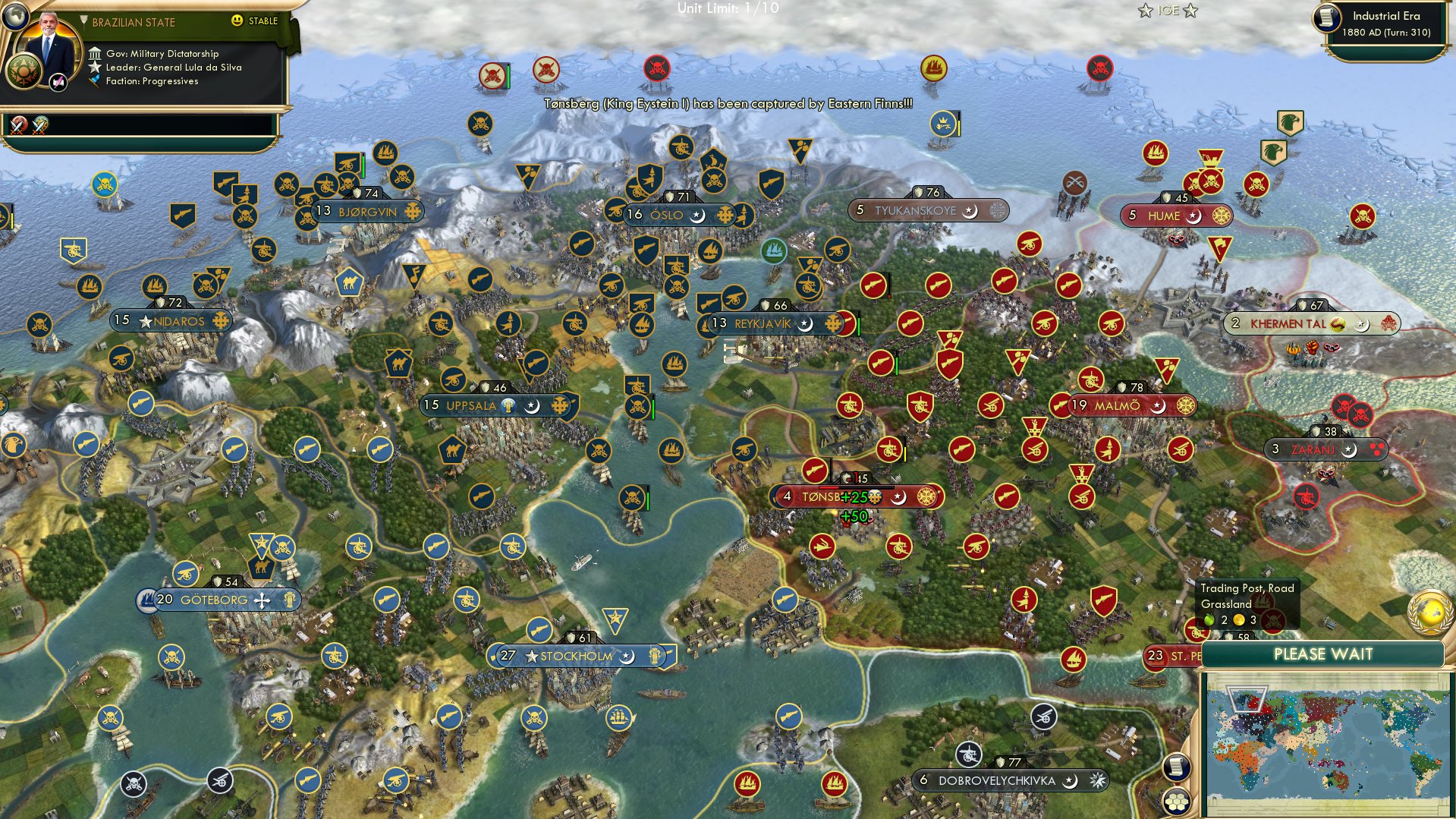Toggle the star to the right of IGE

coord(1192,11)
